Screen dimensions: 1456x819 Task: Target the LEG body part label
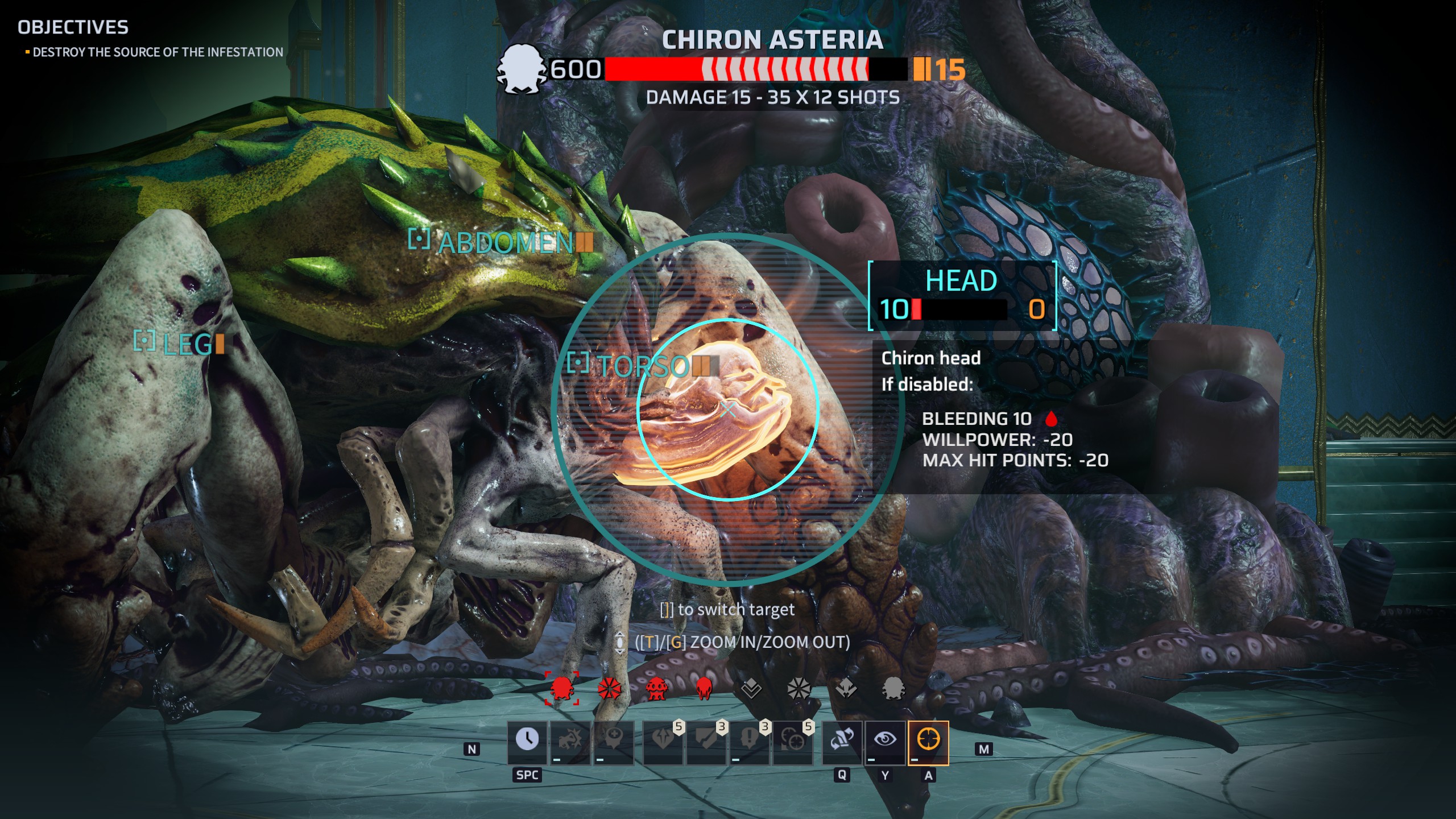[x=185, y=344]
